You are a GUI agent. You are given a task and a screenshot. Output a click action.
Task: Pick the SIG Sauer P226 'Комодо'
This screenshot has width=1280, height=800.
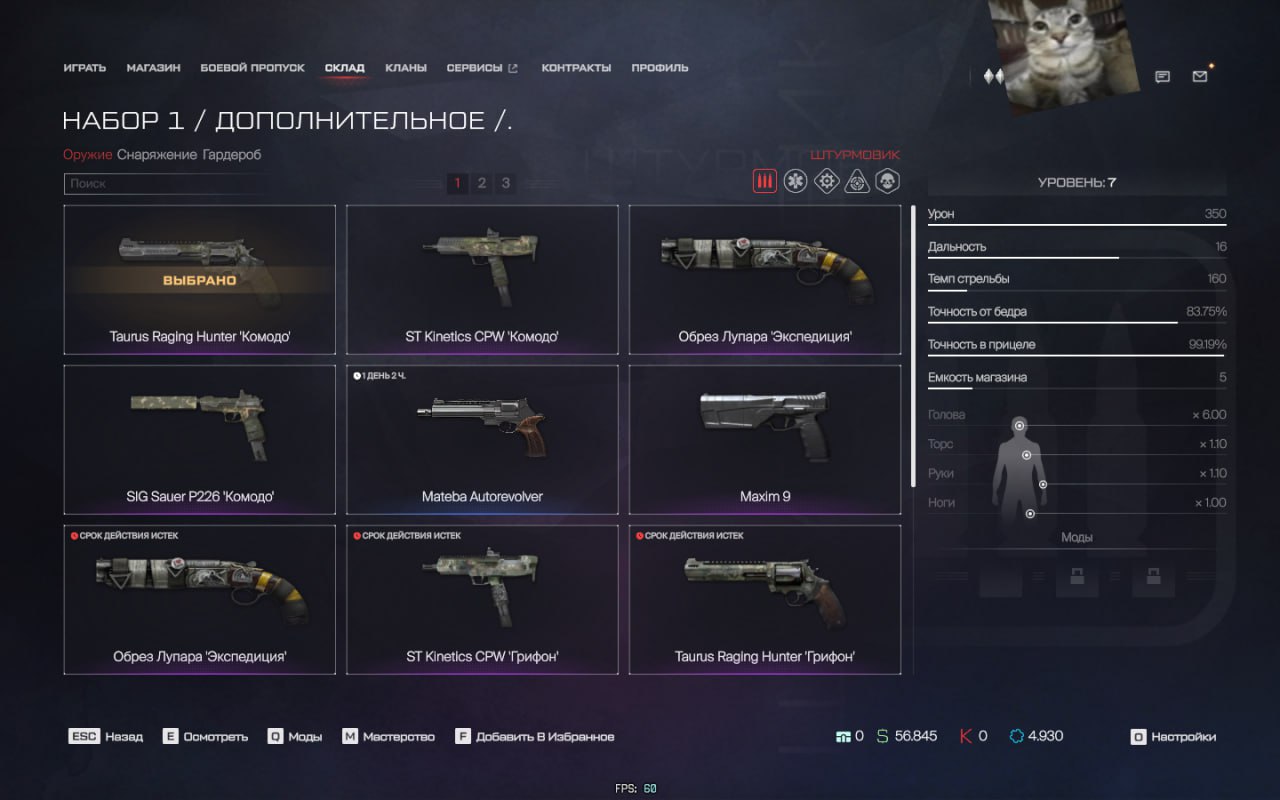pyautogui.click(x=199, y=439)
